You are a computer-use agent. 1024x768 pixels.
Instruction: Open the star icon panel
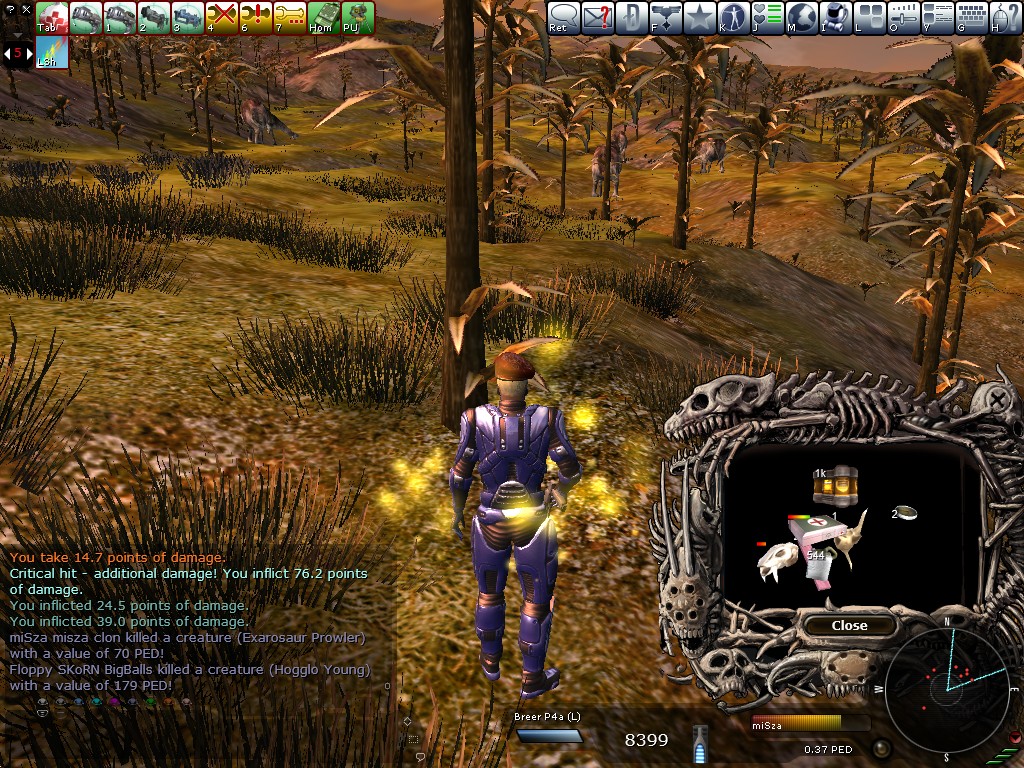point(699,17)
